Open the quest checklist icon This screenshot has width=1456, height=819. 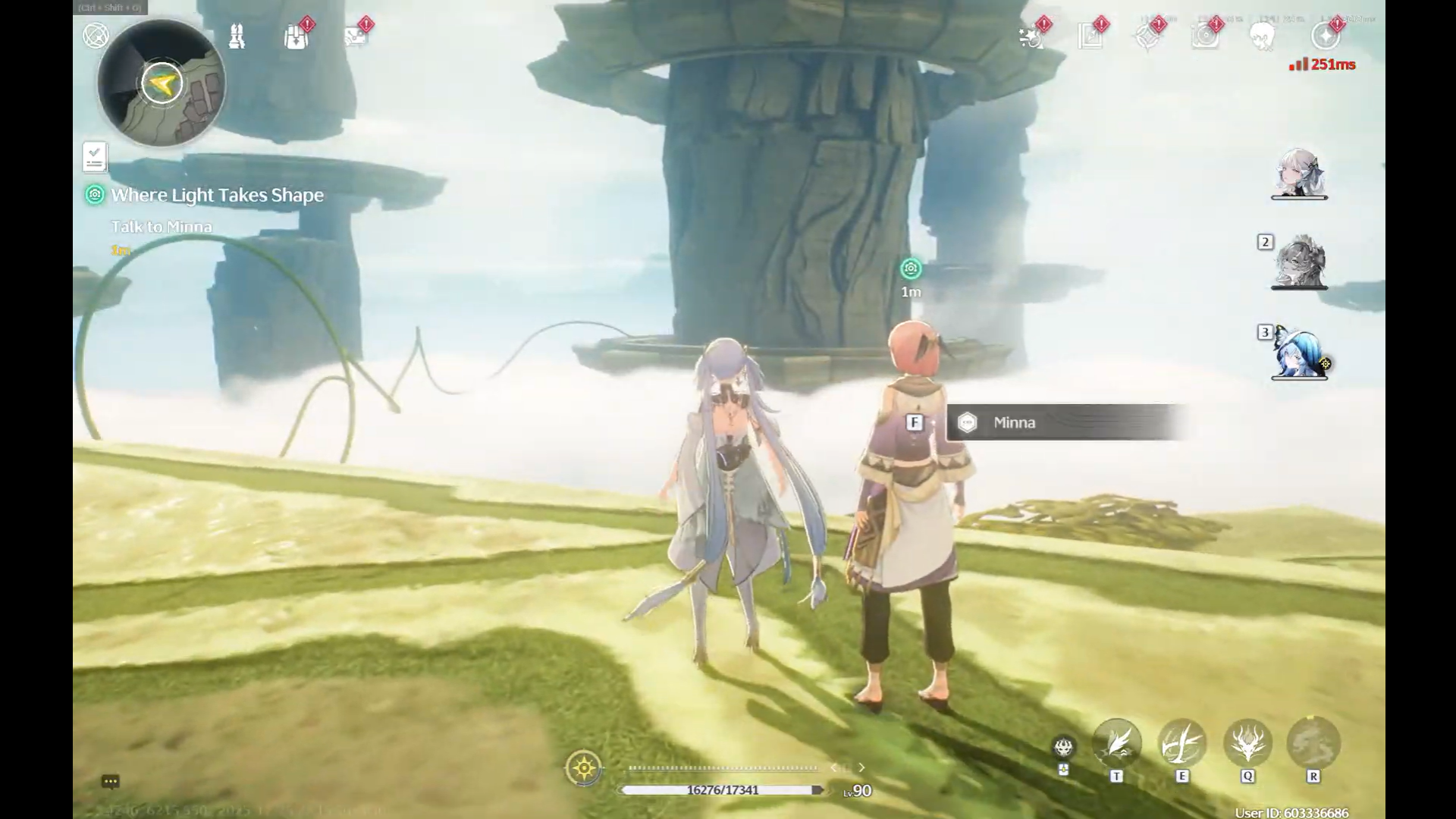click(95, 157)
